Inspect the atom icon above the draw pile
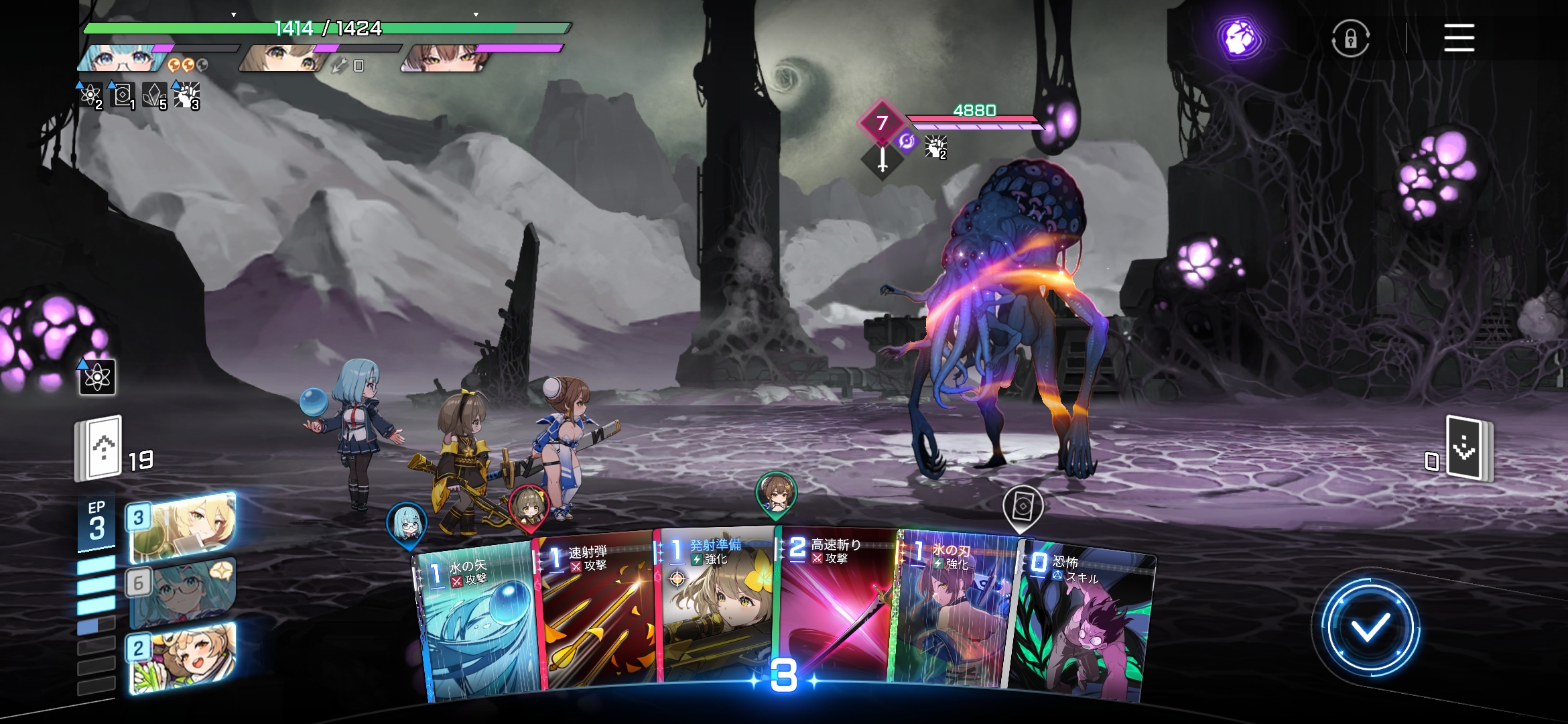The height and width of the screenshot is (724, 1568). [97, 377]
